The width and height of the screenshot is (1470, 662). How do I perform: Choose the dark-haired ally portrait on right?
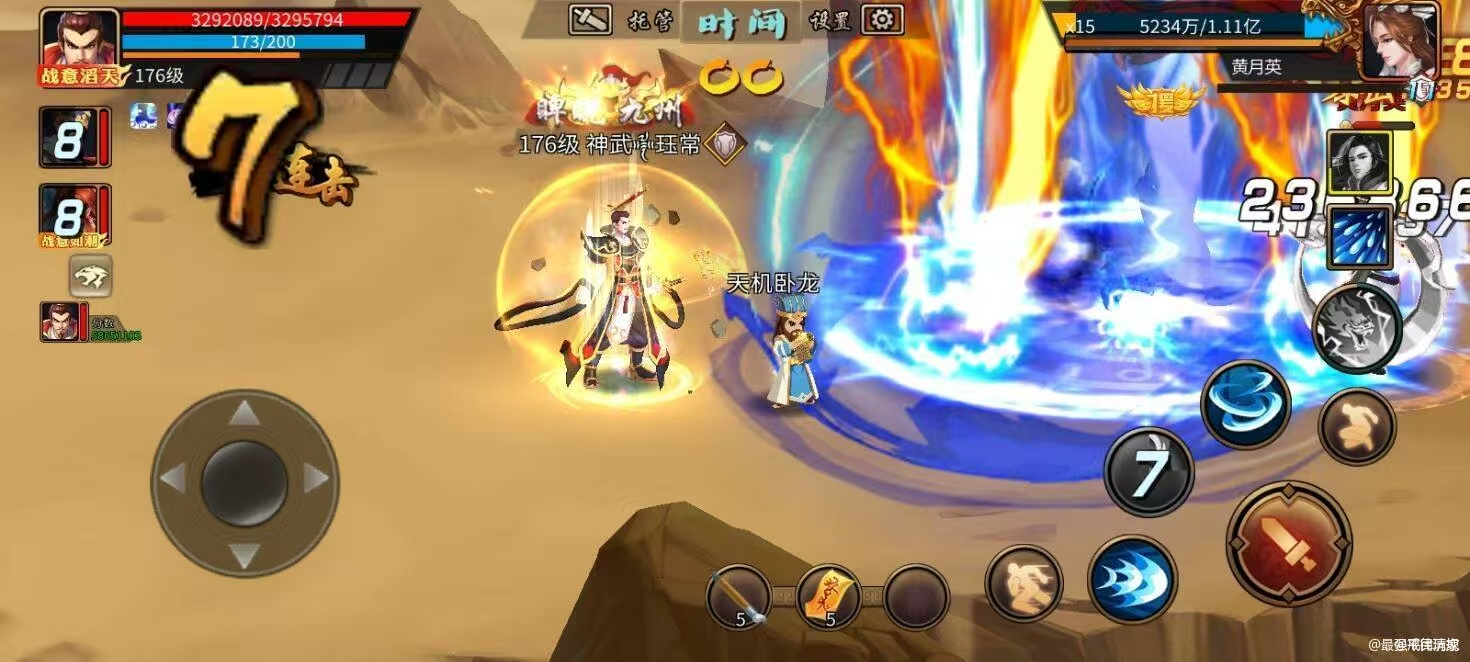(1359, 162)
